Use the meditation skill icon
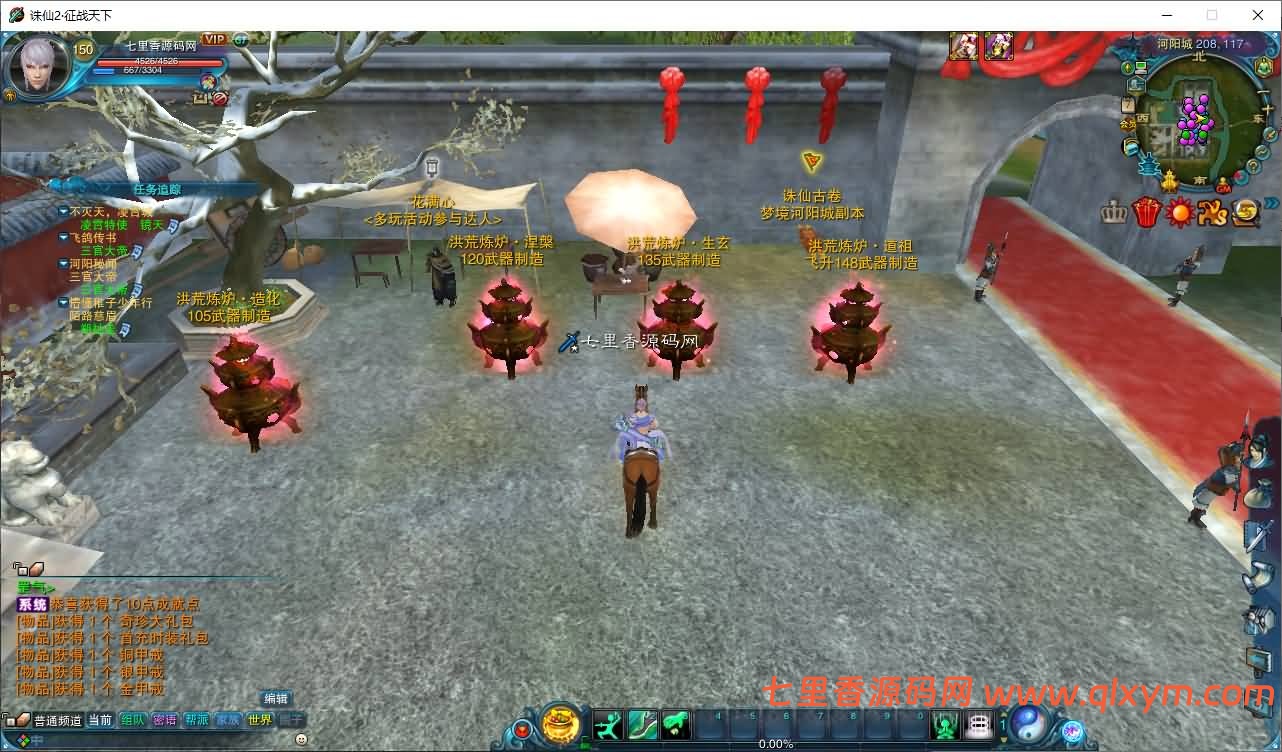Screen dimensions: 1282x752 click(944, 724)
